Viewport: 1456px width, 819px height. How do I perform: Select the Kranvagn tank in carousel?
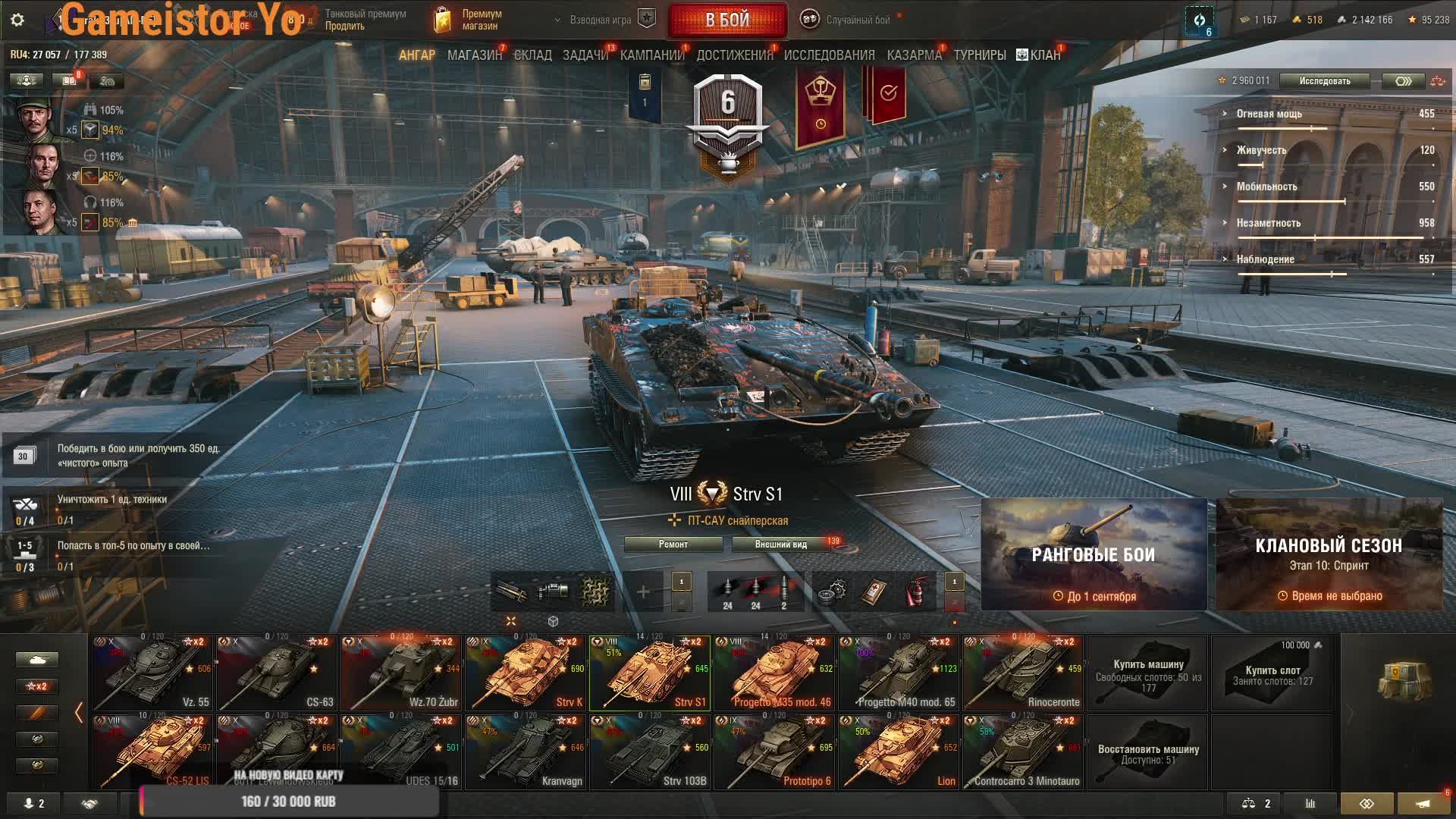(526, 752)
